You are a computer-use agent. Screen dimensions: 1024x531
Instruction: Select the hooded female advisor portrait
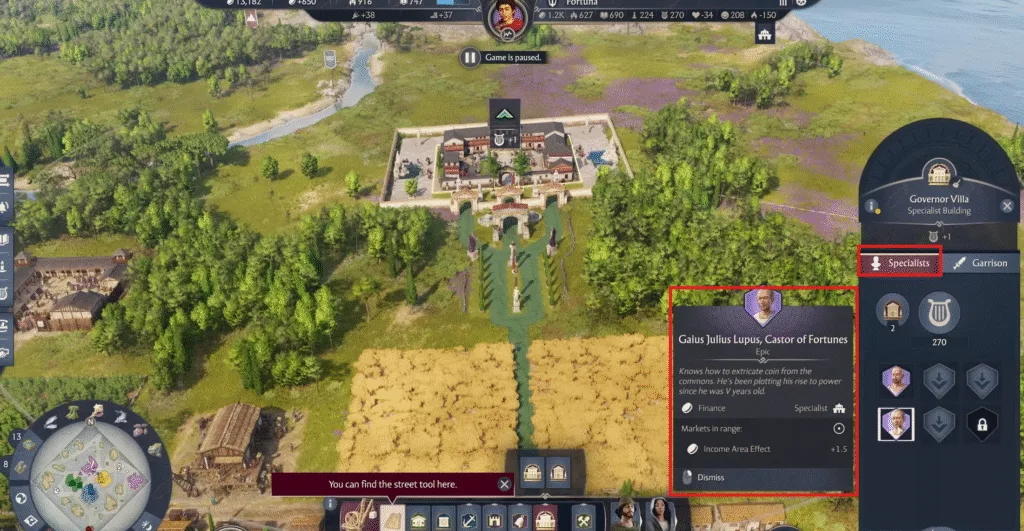[x=660, y=514]
